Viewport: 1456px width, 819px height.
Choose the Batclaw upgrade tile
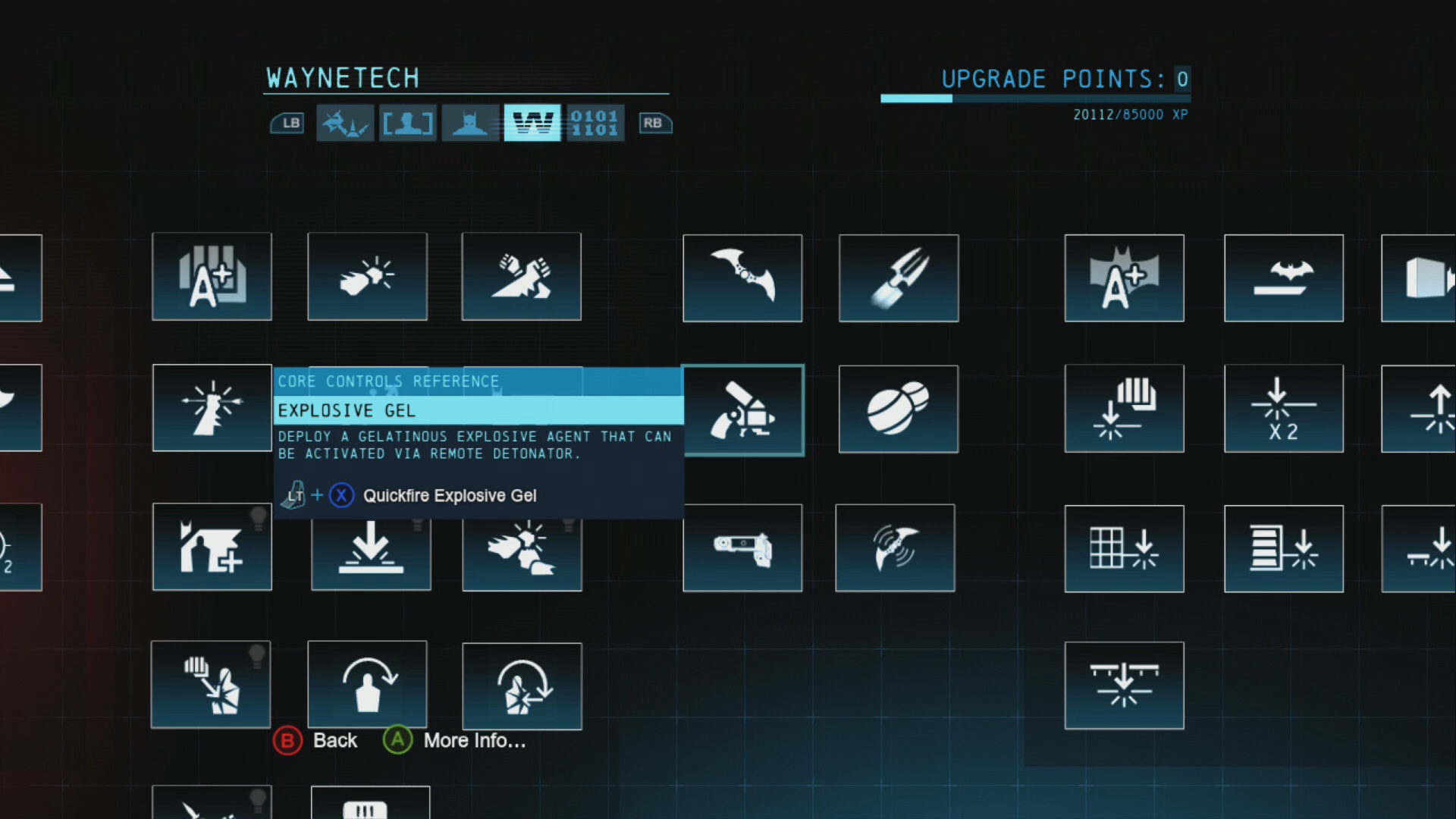click(x=899, y=278)
